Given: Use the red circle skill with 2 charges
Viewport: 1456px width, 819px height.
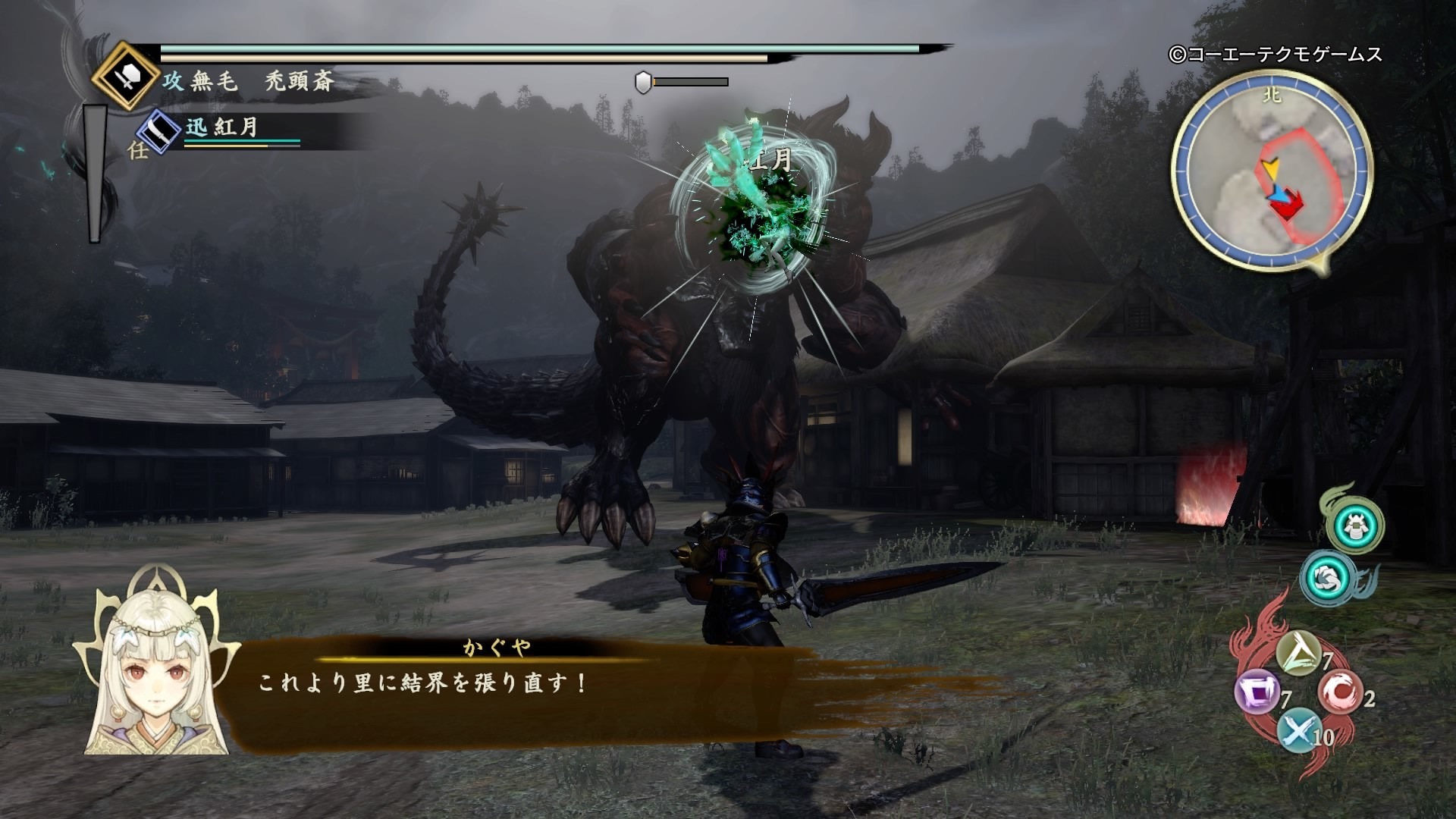Looking at the screenshot, I should pos(1340,692).
